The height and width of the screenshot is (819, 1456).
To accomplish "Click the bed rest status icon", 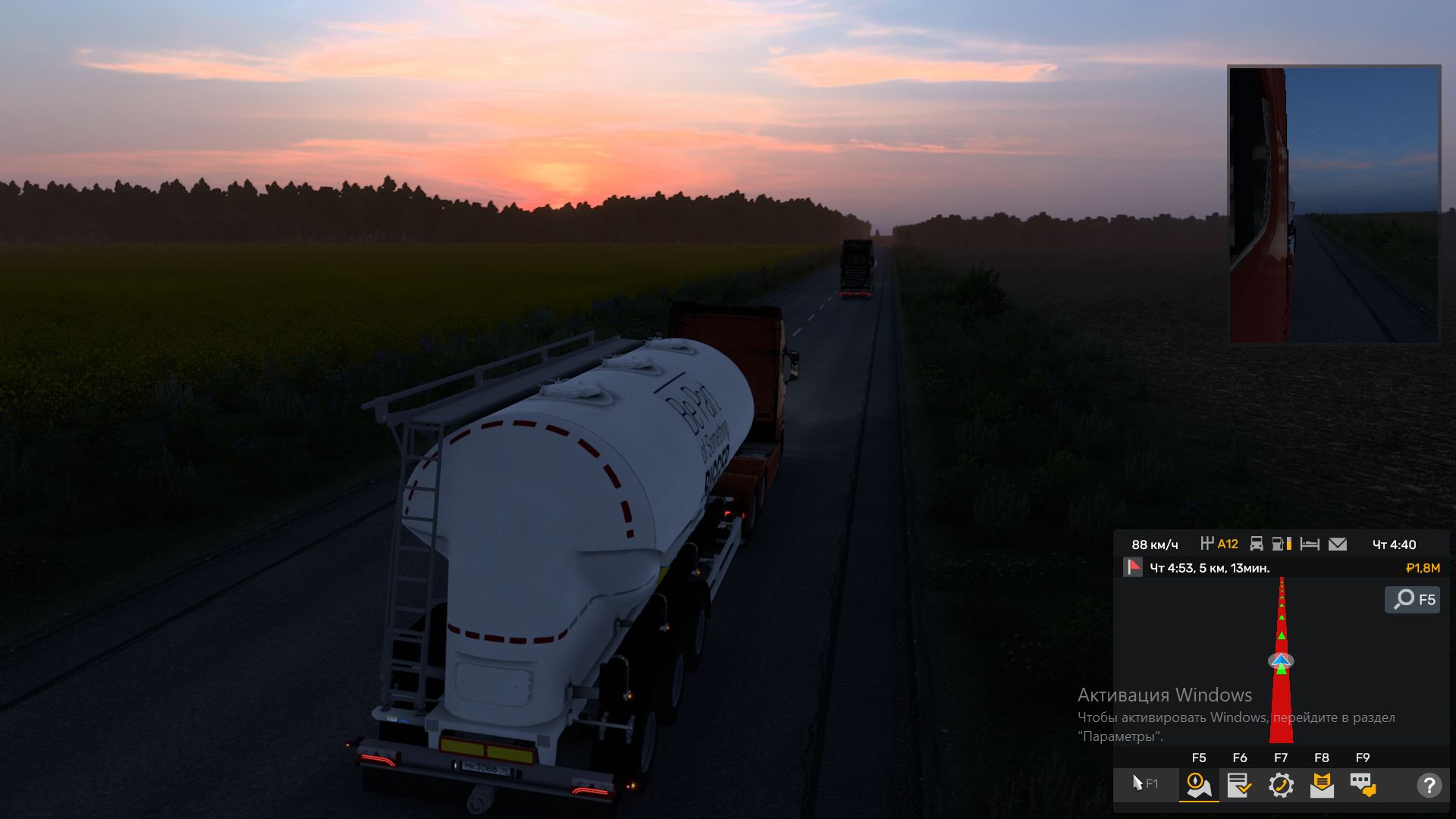I will [x=1310, y=544].
